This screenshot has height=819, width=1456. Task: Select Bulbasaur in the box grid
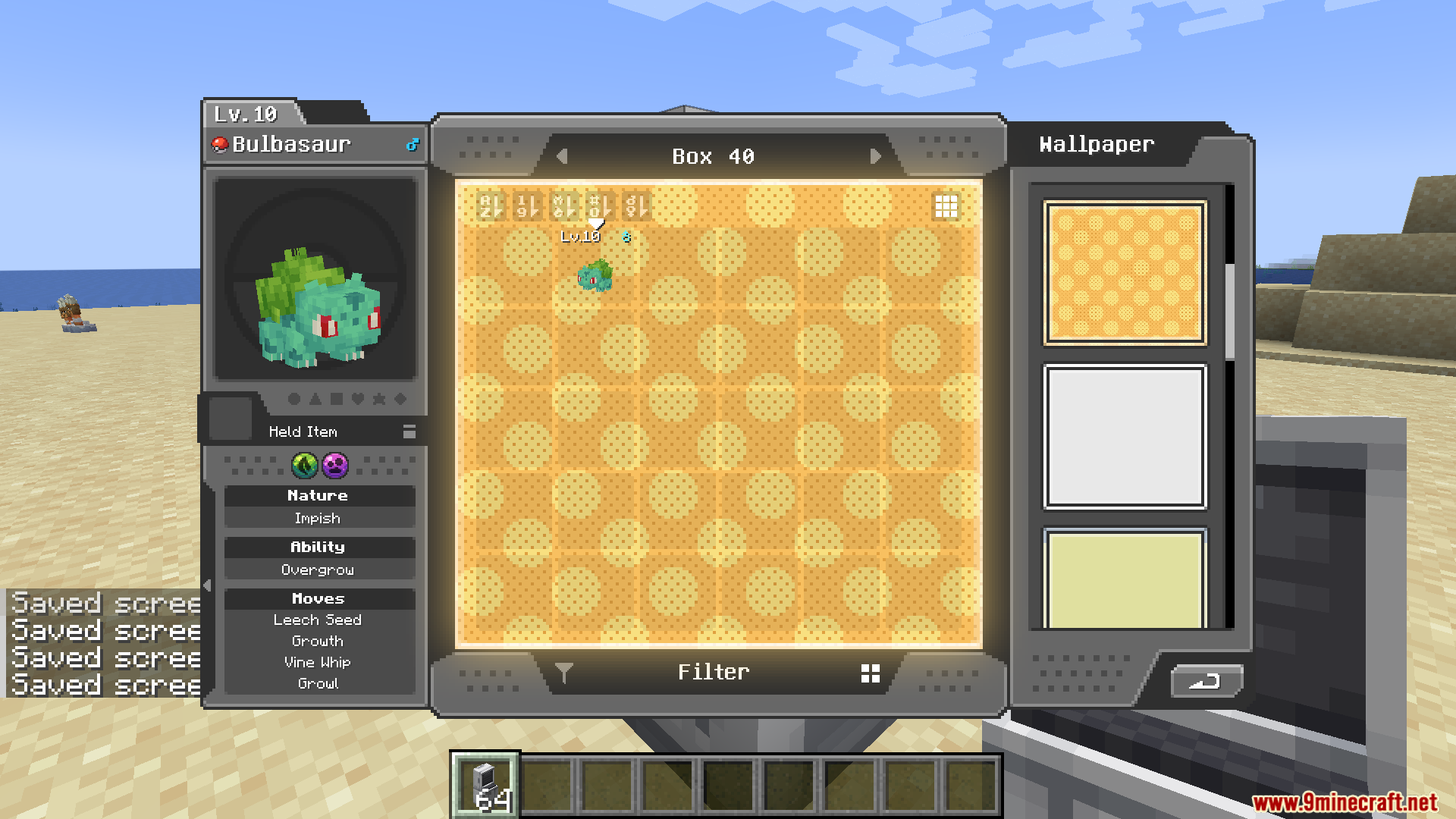click(x=594, y=275)
